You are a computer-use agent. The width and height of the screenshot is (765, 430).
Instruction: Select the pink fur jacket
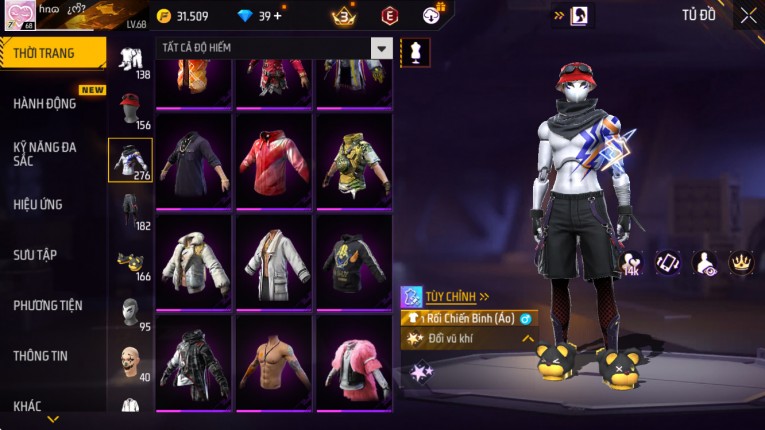353,362
